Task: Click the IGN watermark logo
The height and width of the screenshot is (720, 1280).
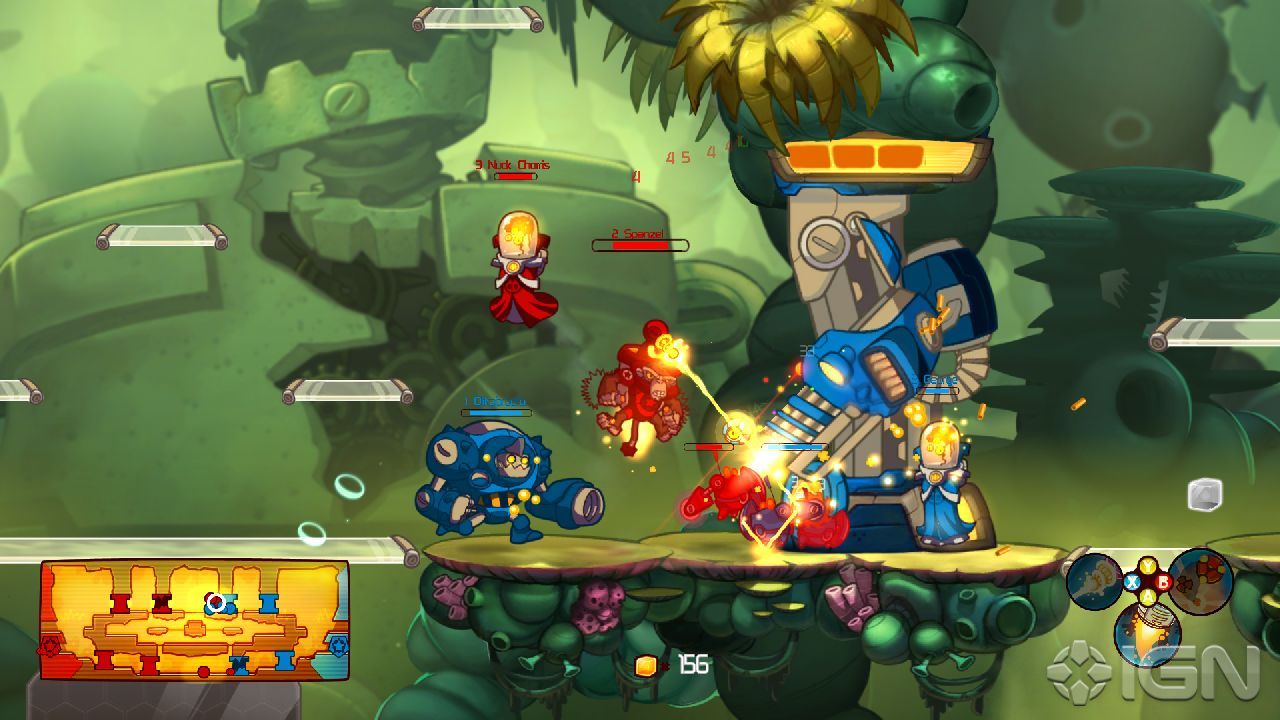Action: [1153, 670]
